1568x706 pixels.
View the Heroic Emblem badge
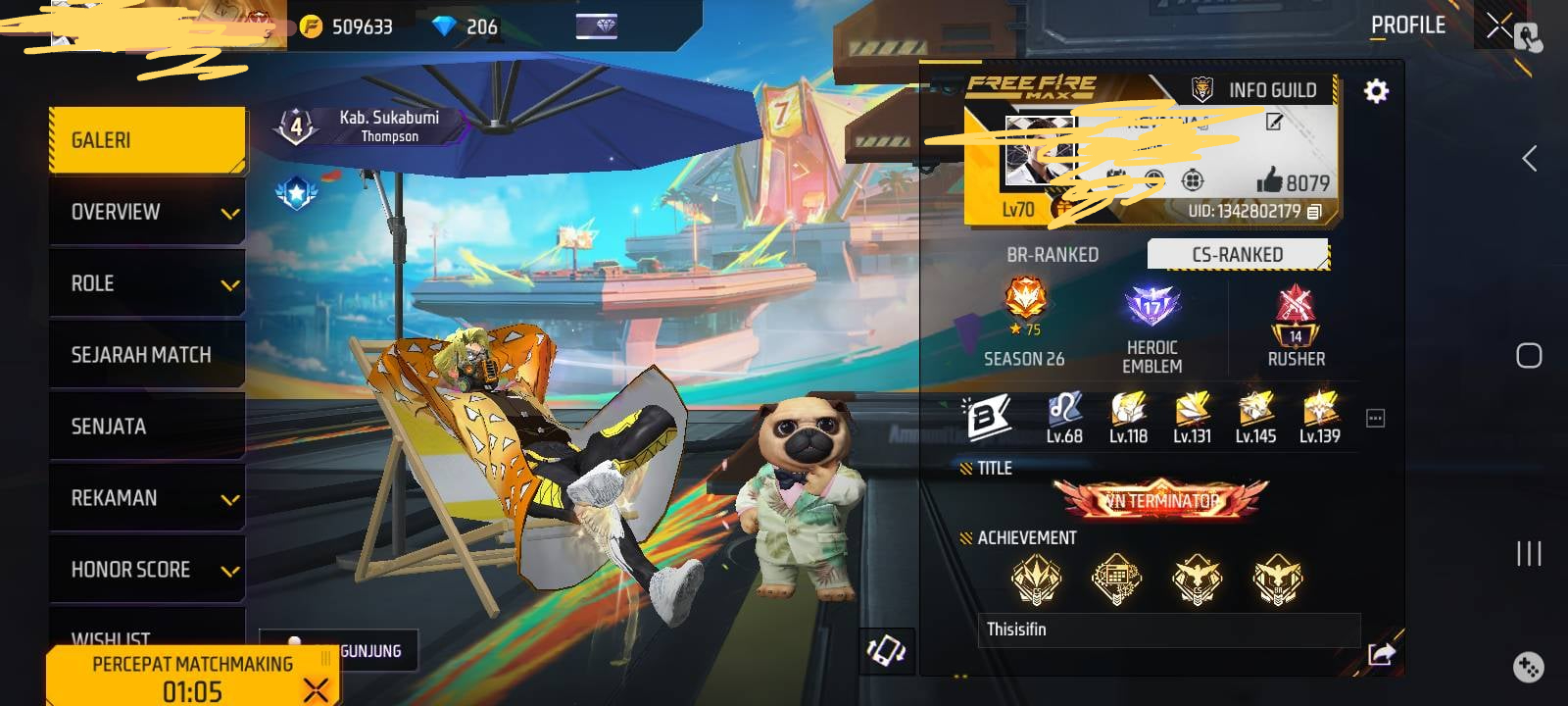(1151, 308)
